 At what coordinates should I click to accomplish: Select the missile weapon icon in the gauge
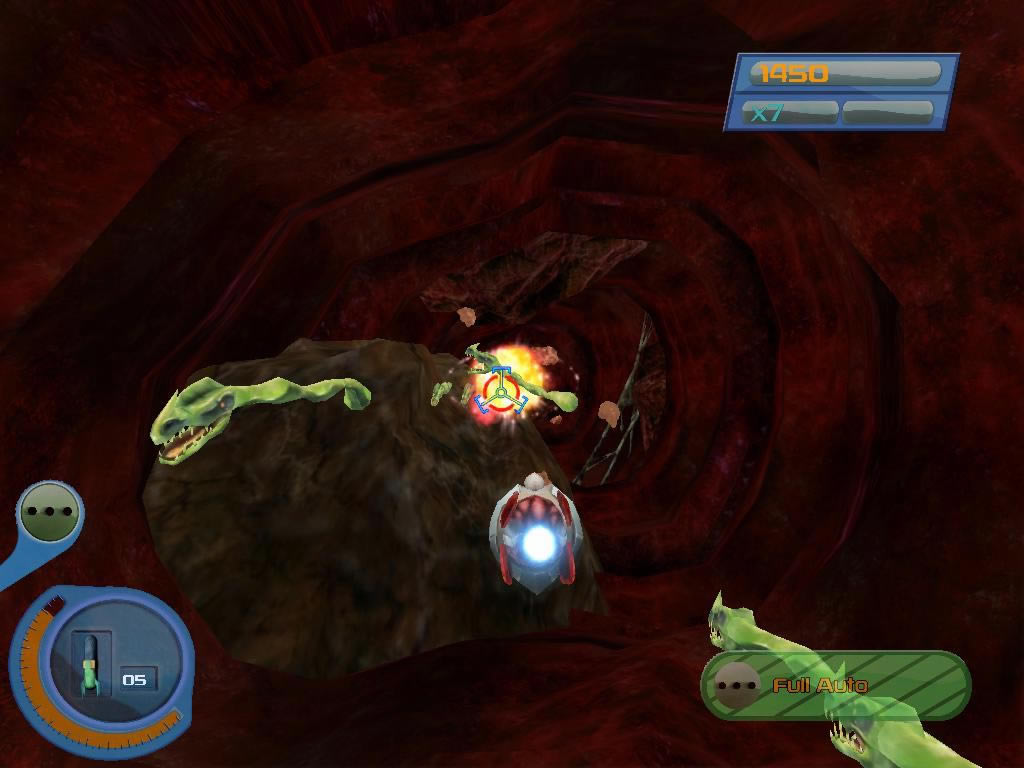pos(90,663)
